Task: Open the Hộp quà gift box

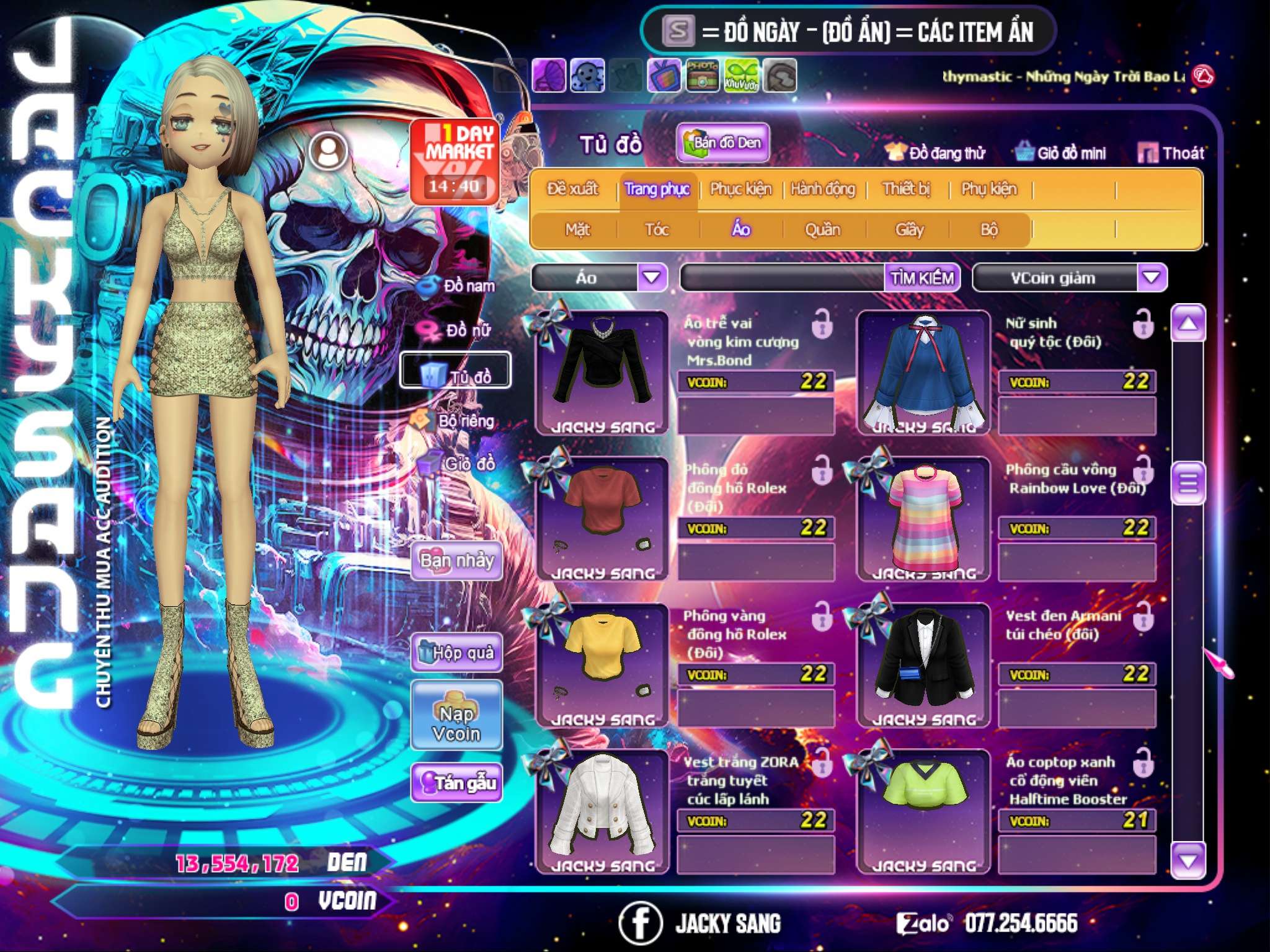Action: coord(457,653)
